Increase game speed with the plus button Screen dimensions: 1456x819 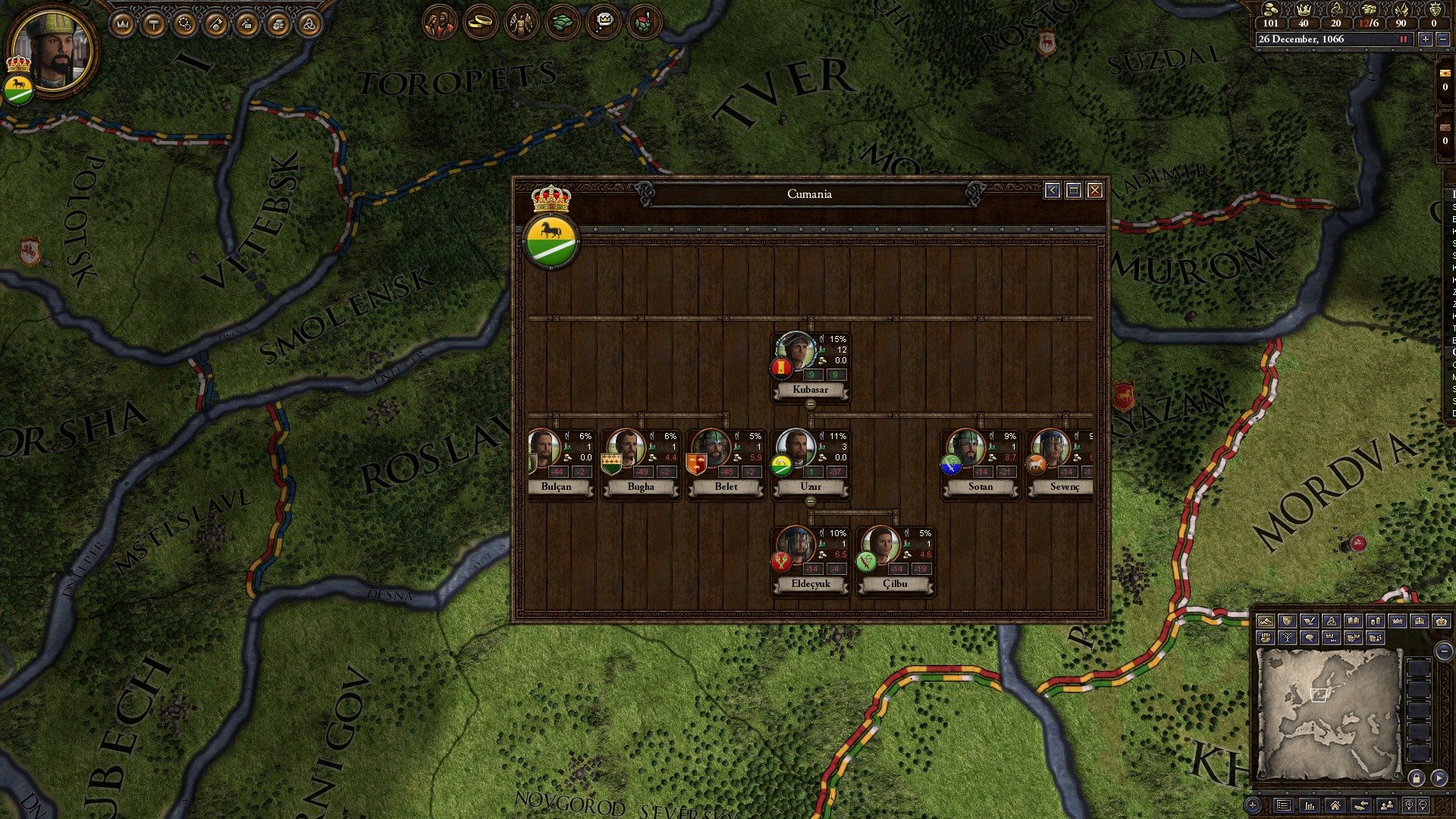[x=1426, y=39]
